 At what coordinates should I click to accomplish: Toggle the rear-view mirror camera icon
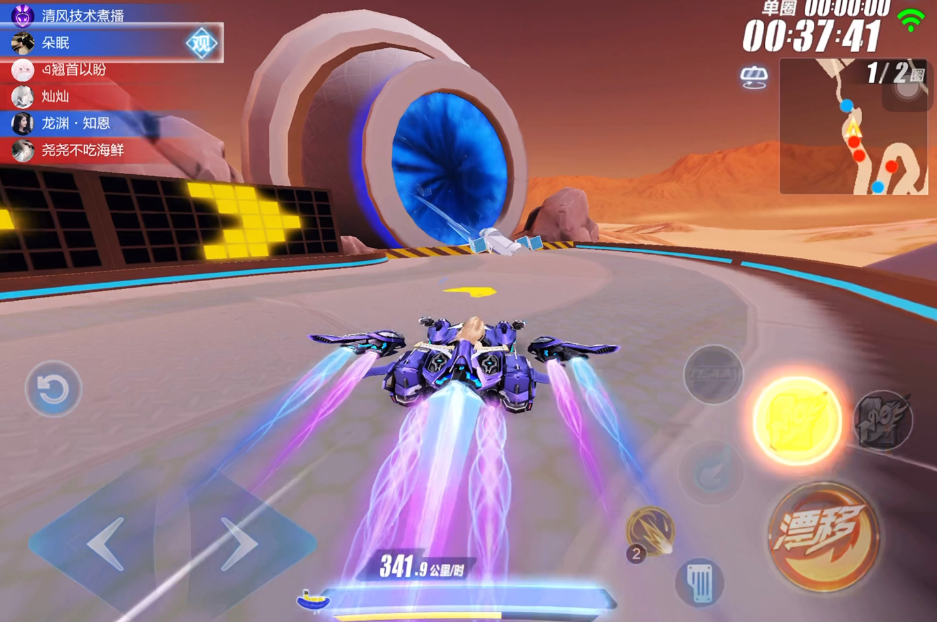coord(753,76)
